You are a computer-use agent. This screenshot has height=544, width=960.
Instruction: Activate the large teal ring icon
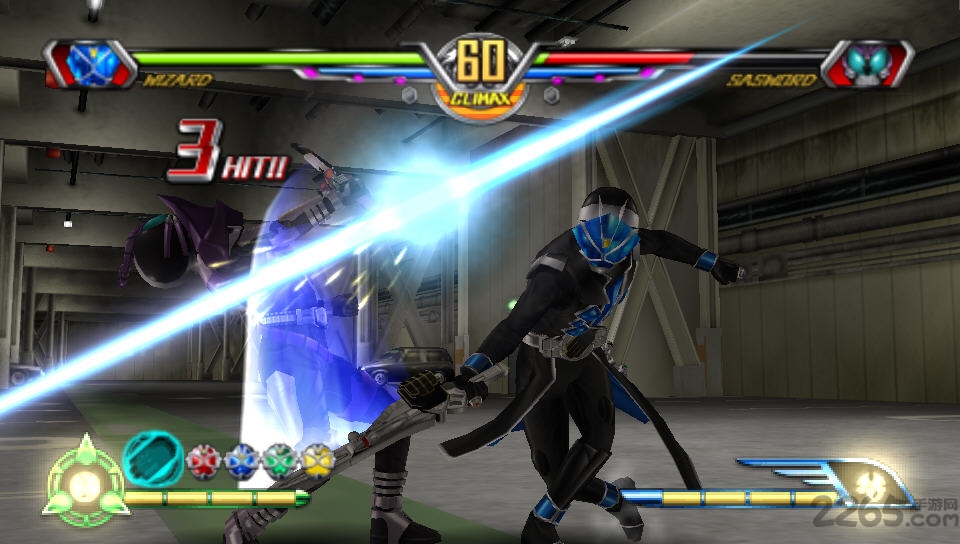pyautogui.click(x=153, y=459)
